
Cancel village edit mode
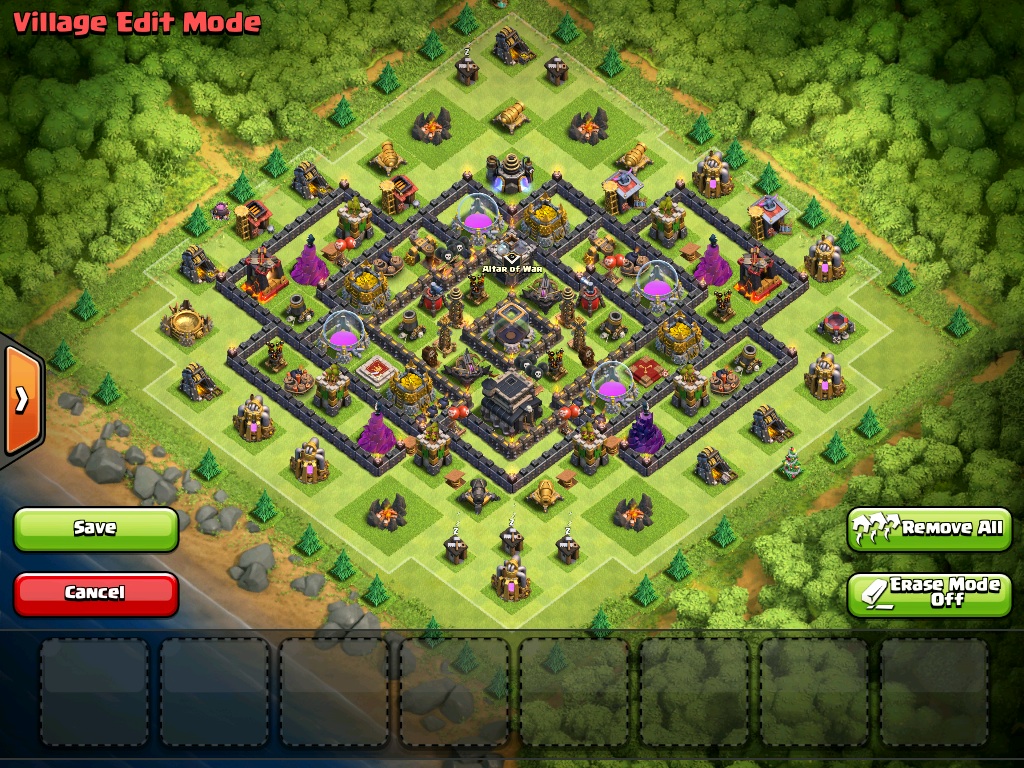point(96,593)
